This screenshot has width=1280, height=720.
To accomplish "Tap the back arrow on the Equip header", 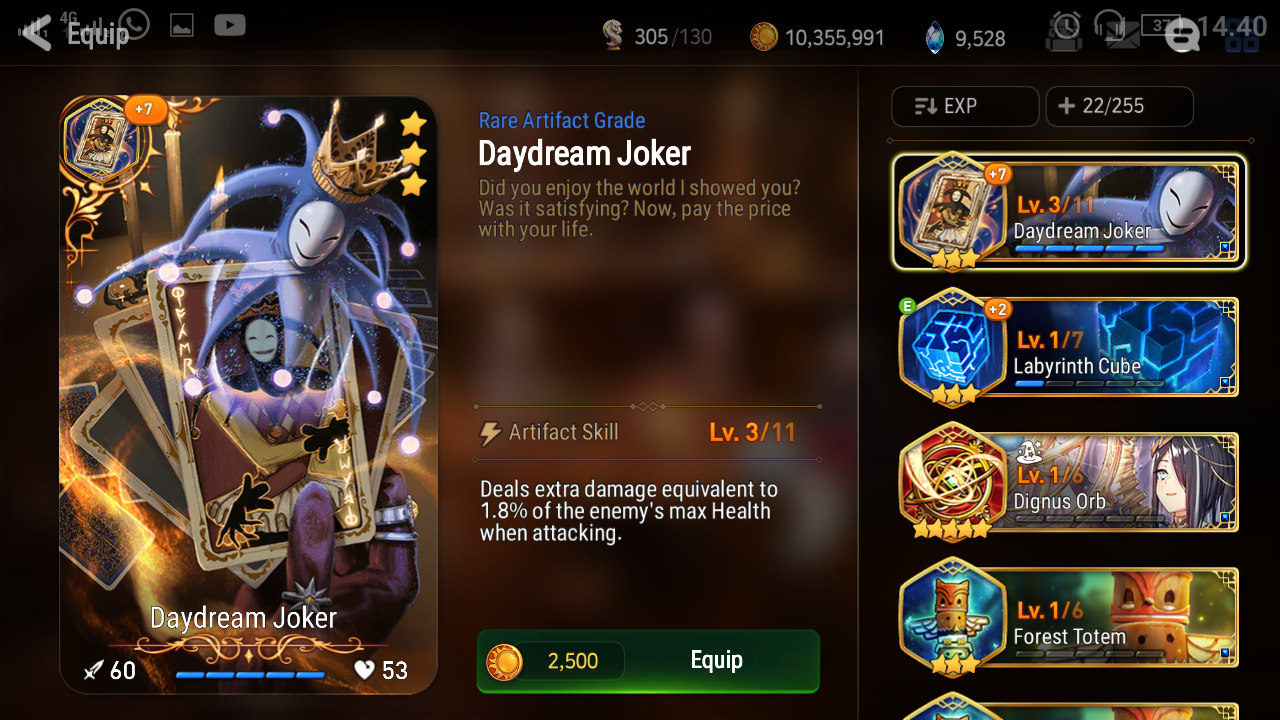I will click(34, 32).
